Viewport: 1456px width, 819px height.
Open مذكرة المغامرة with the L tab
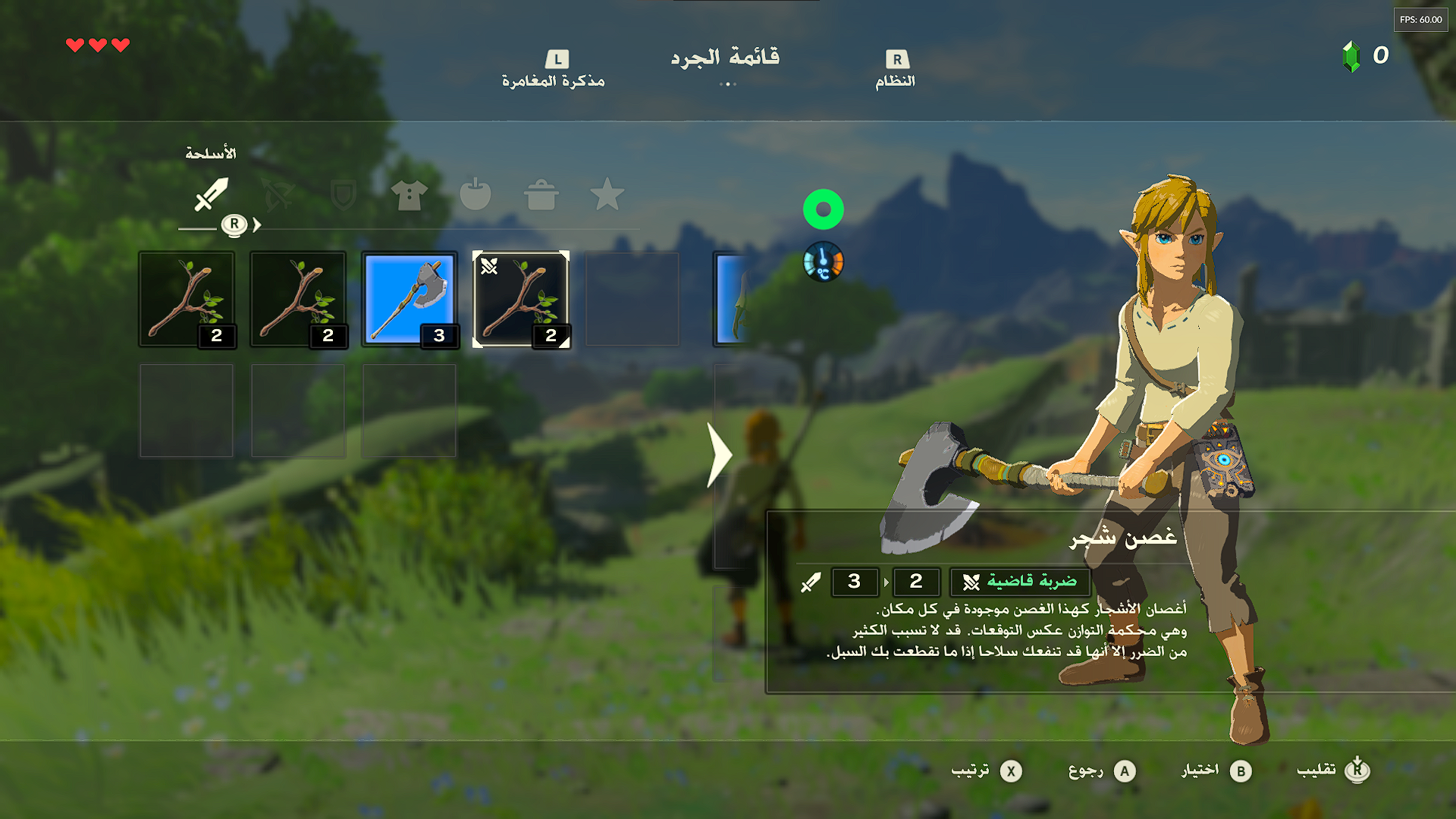pos(556,67)
